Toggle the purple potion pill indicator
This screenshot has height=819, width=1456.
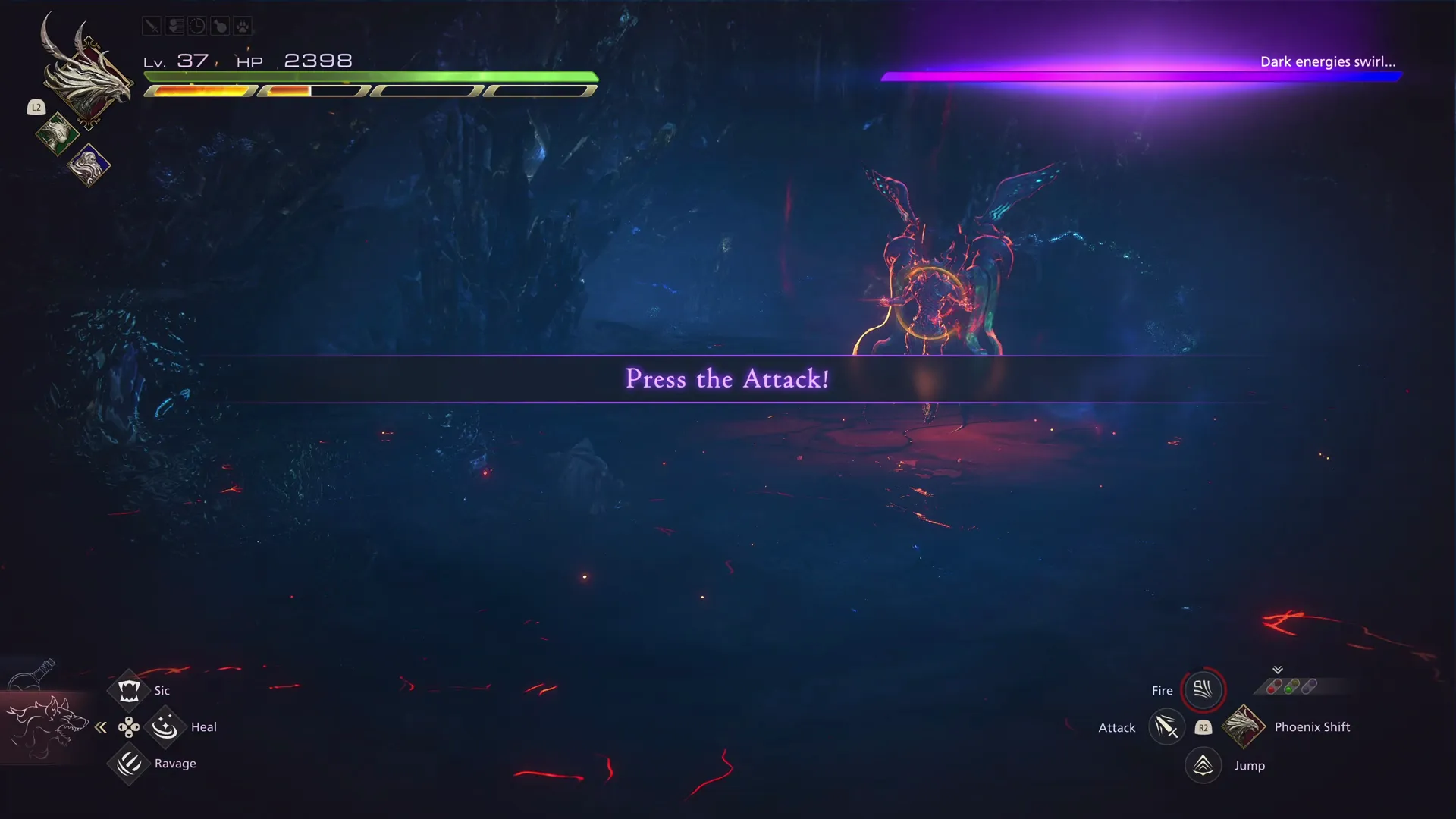tap(1310, 686)
